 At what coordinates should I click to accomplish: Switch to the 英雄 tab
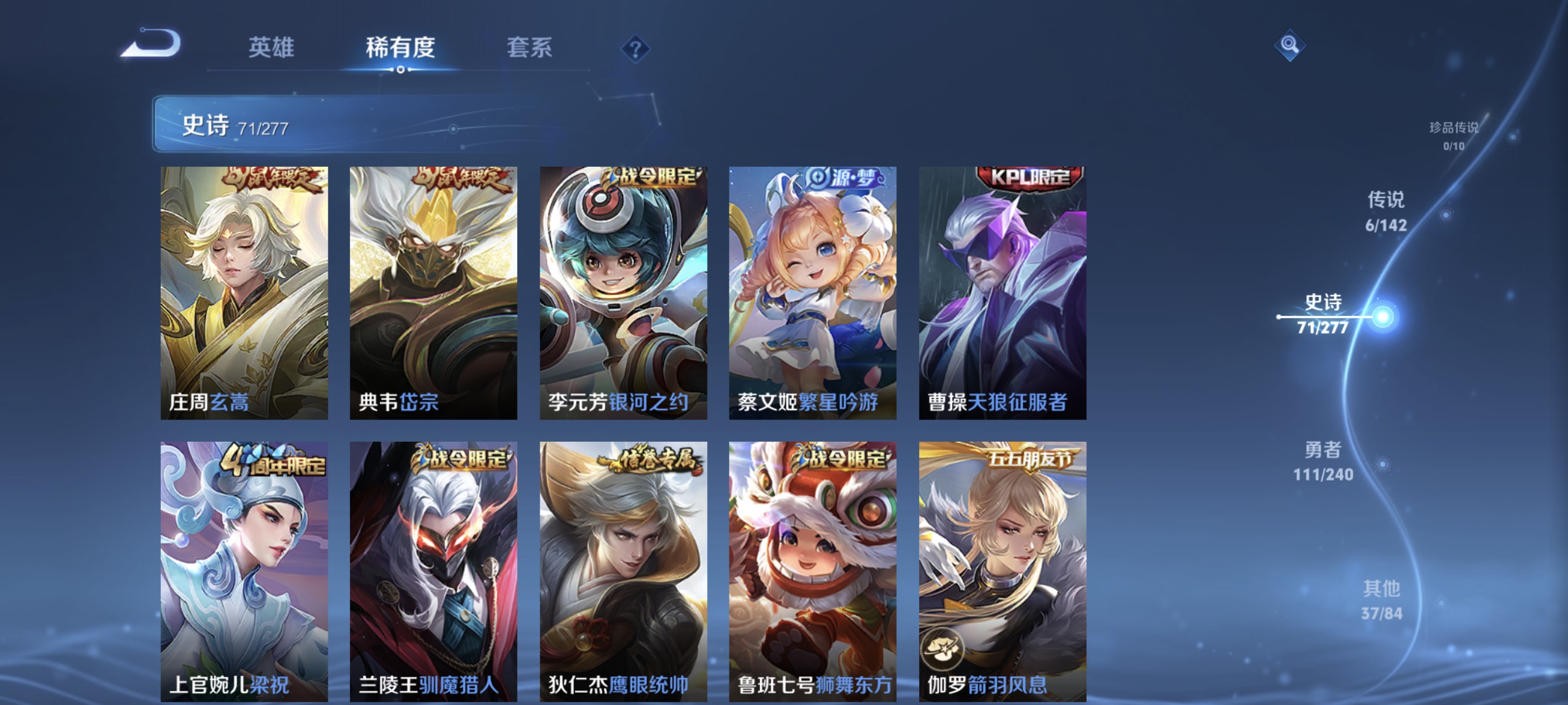[x=271, y=49]
